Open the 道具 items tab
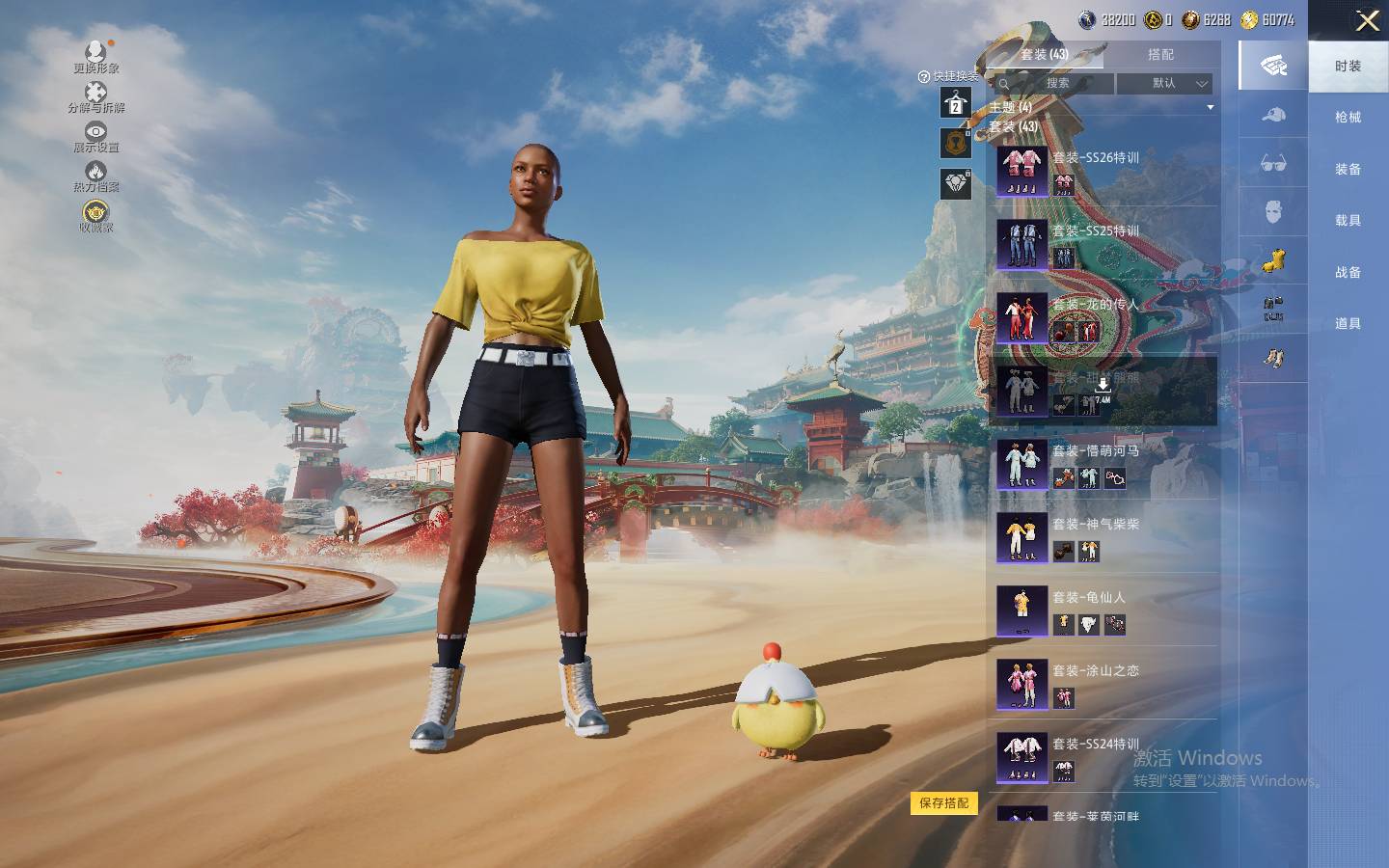 pos(1348,324)
